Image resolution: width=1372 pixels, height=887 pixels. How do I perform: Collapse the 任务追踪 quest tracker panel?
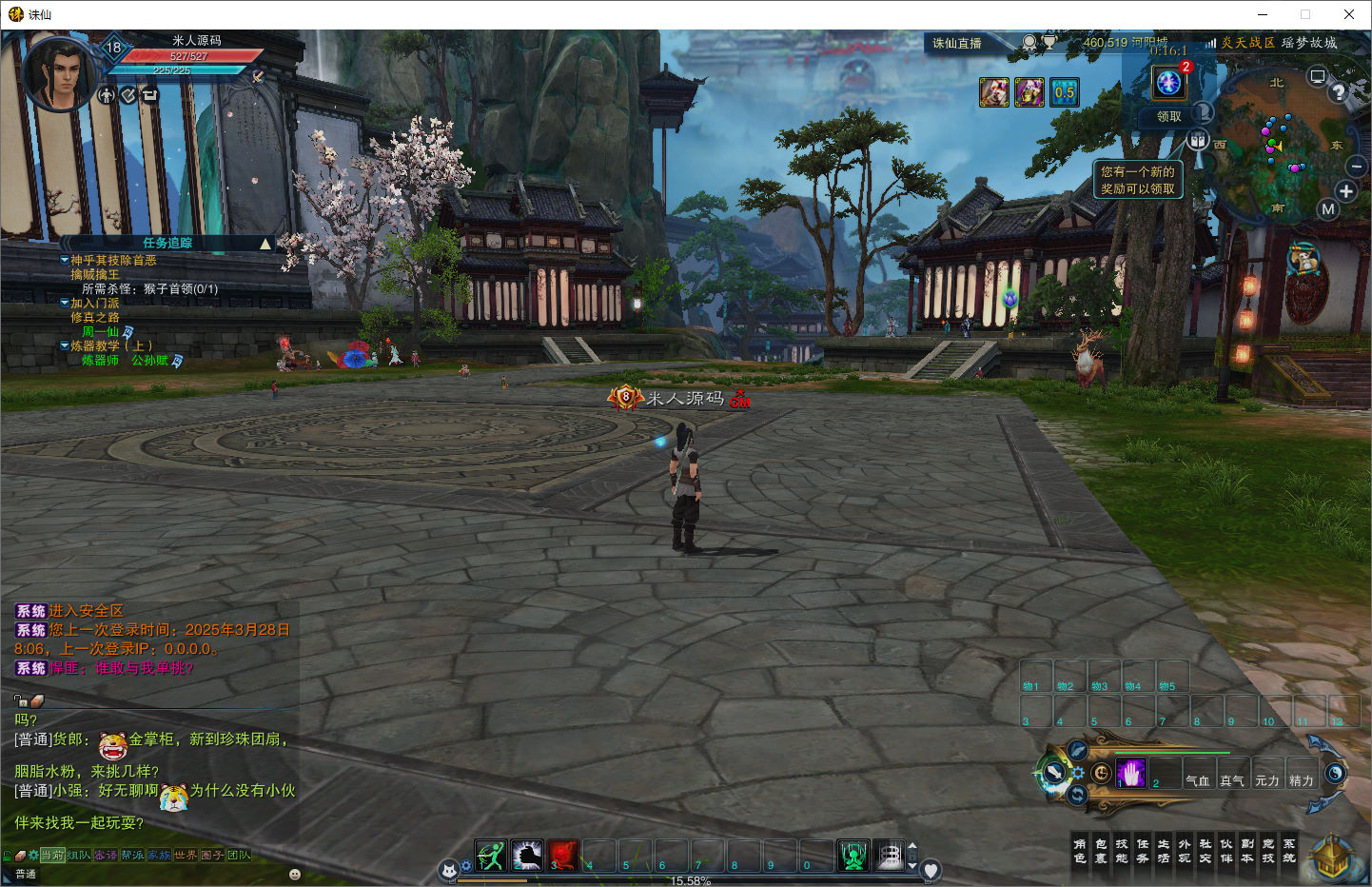265,244
